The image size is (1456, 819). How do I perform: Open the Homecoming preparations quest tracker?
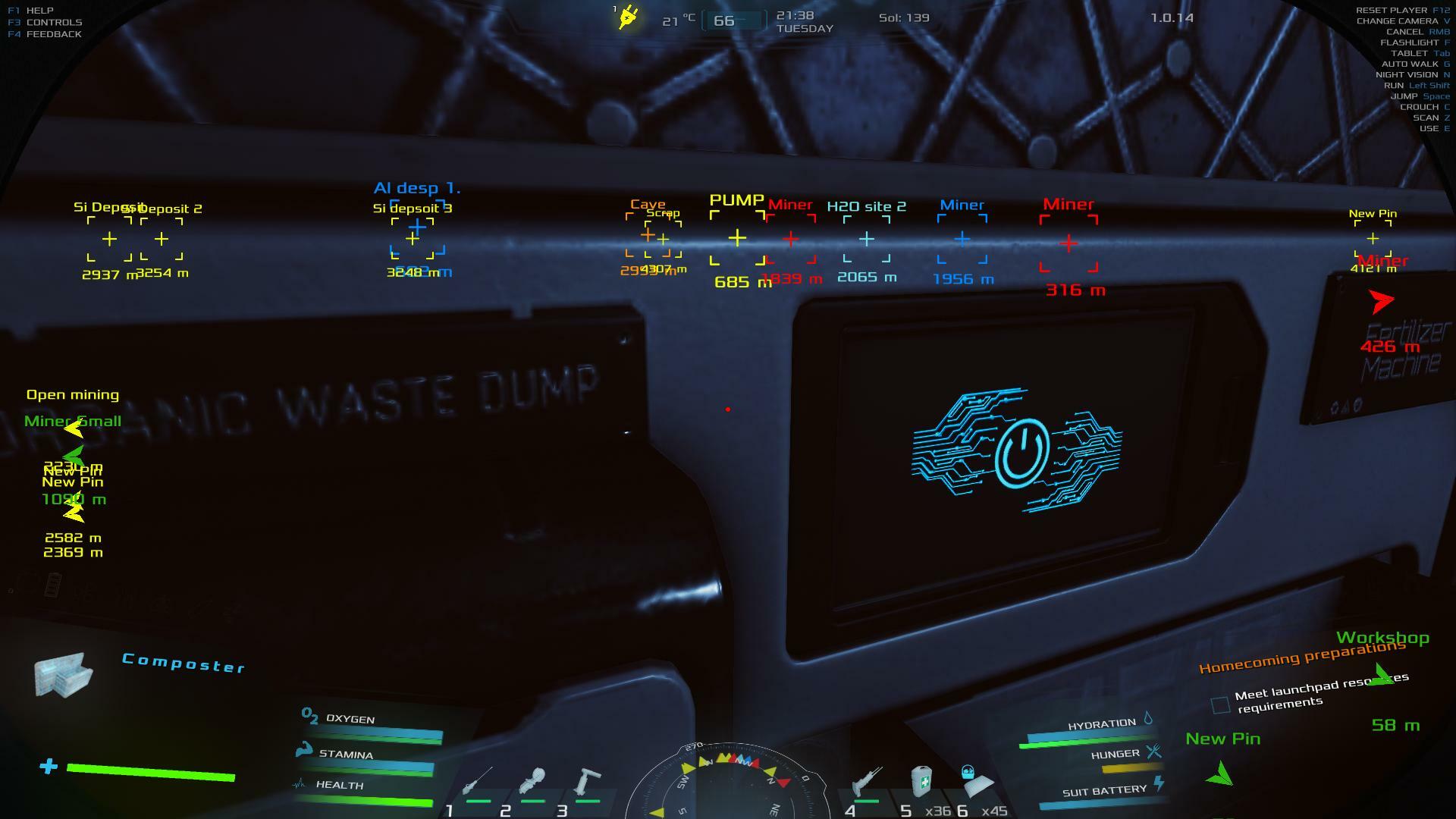[1301, 657]
